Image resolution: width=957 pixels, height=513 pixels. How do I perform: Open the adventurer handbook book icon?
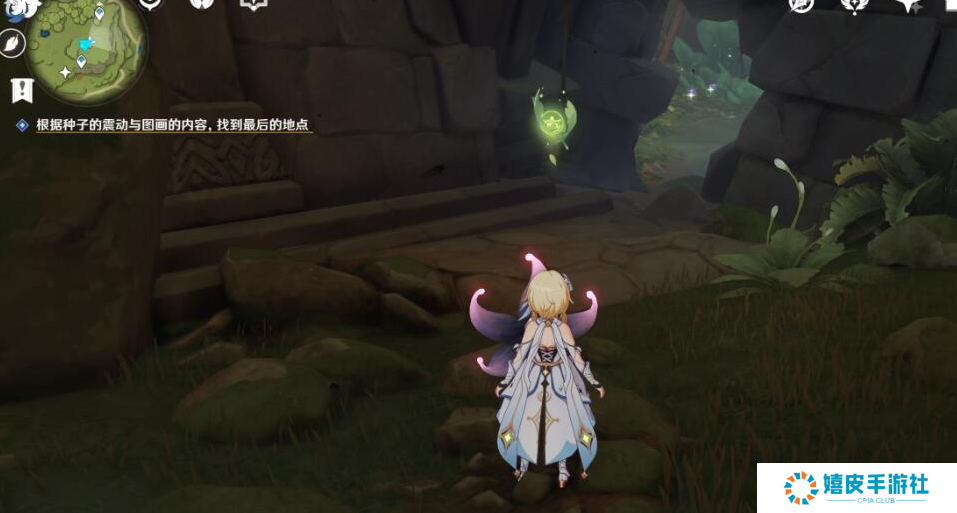(253, 4)
